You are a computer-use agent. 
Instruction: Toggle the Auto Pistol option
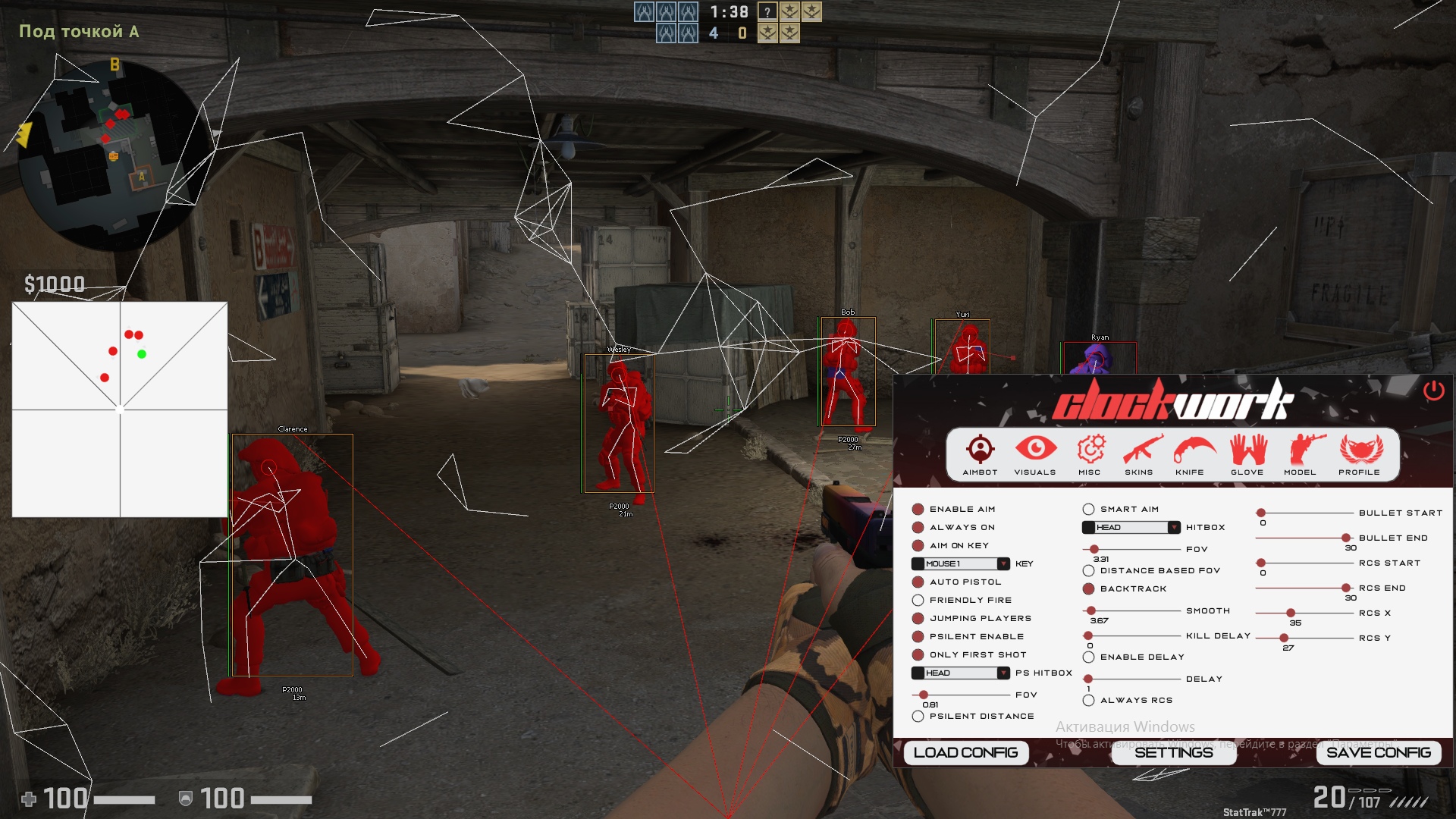918,582
